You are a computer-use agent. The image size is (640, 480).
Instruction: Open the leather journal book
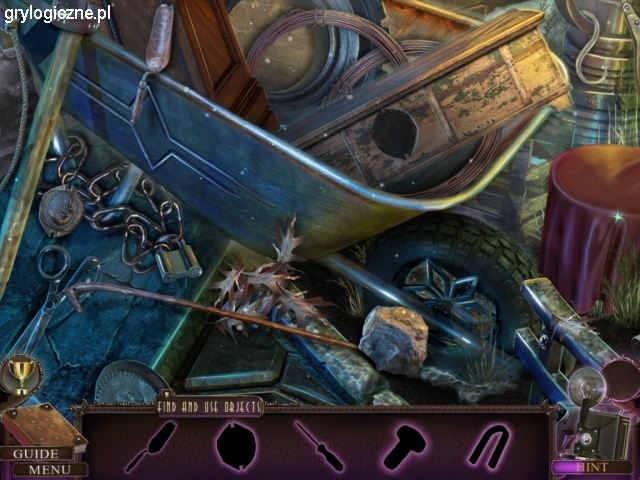point(40,425)
